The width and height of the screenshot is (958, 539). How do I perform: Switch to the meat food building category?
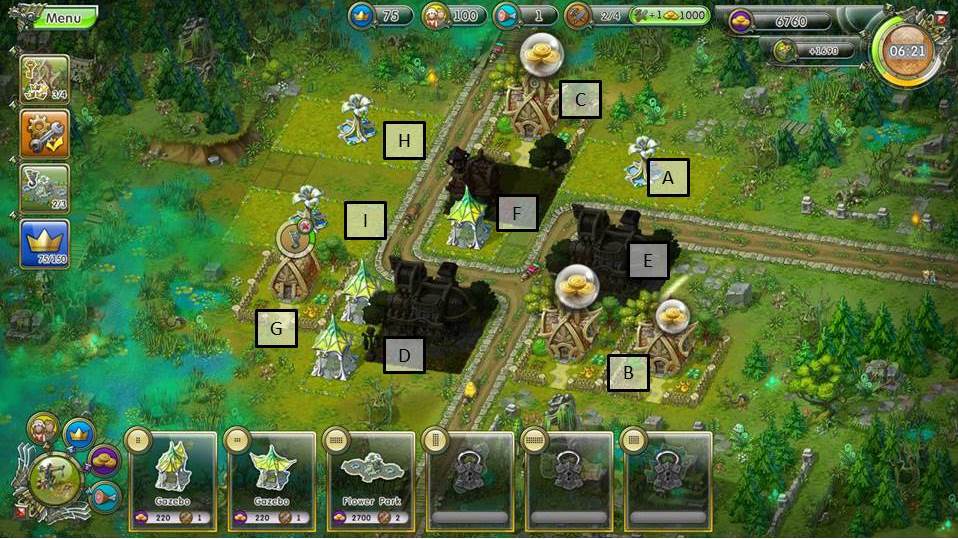click(x=104, y=495)
